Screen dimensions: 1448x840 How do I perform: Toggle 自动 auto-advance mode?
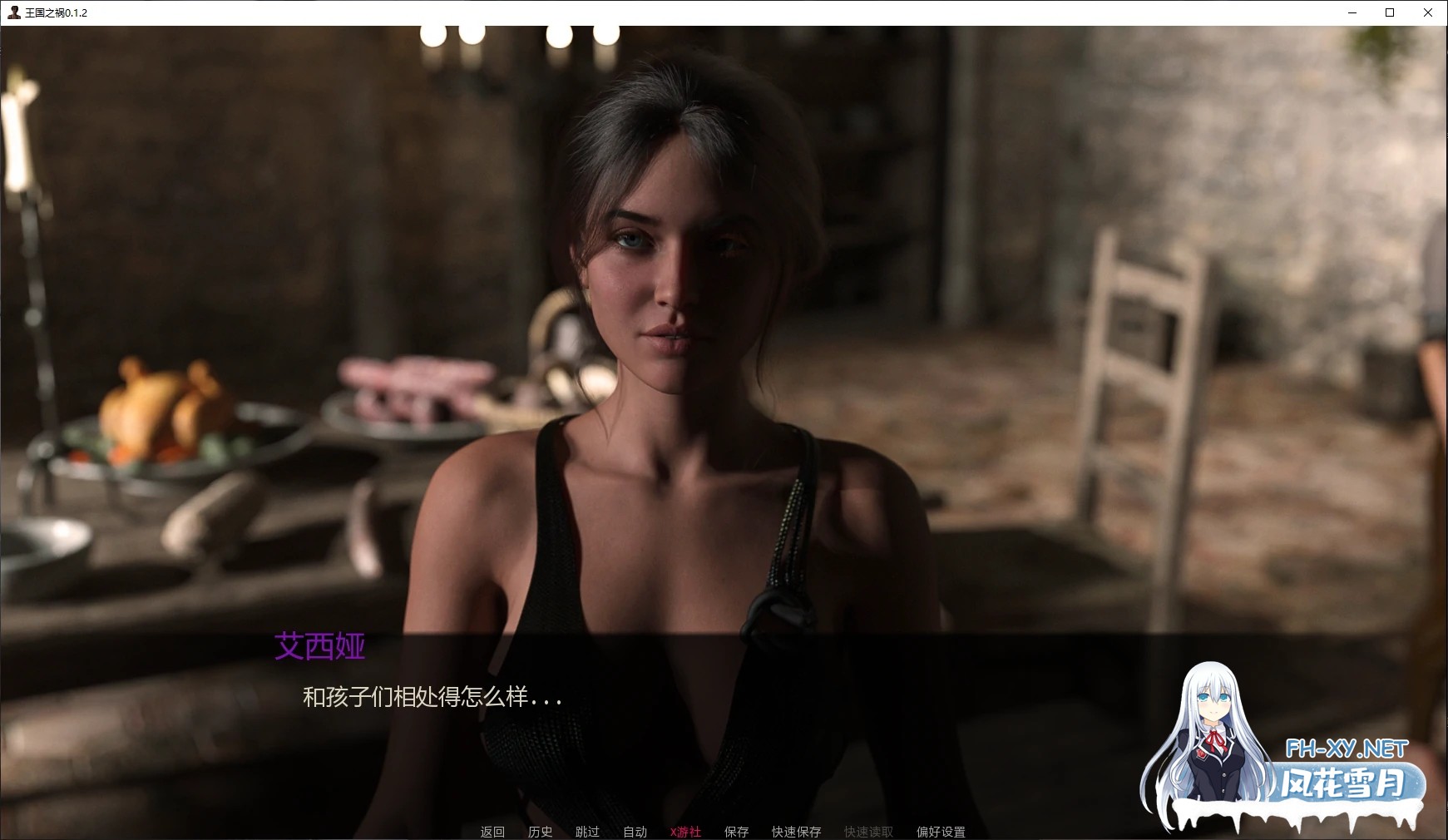pos(635,832)
